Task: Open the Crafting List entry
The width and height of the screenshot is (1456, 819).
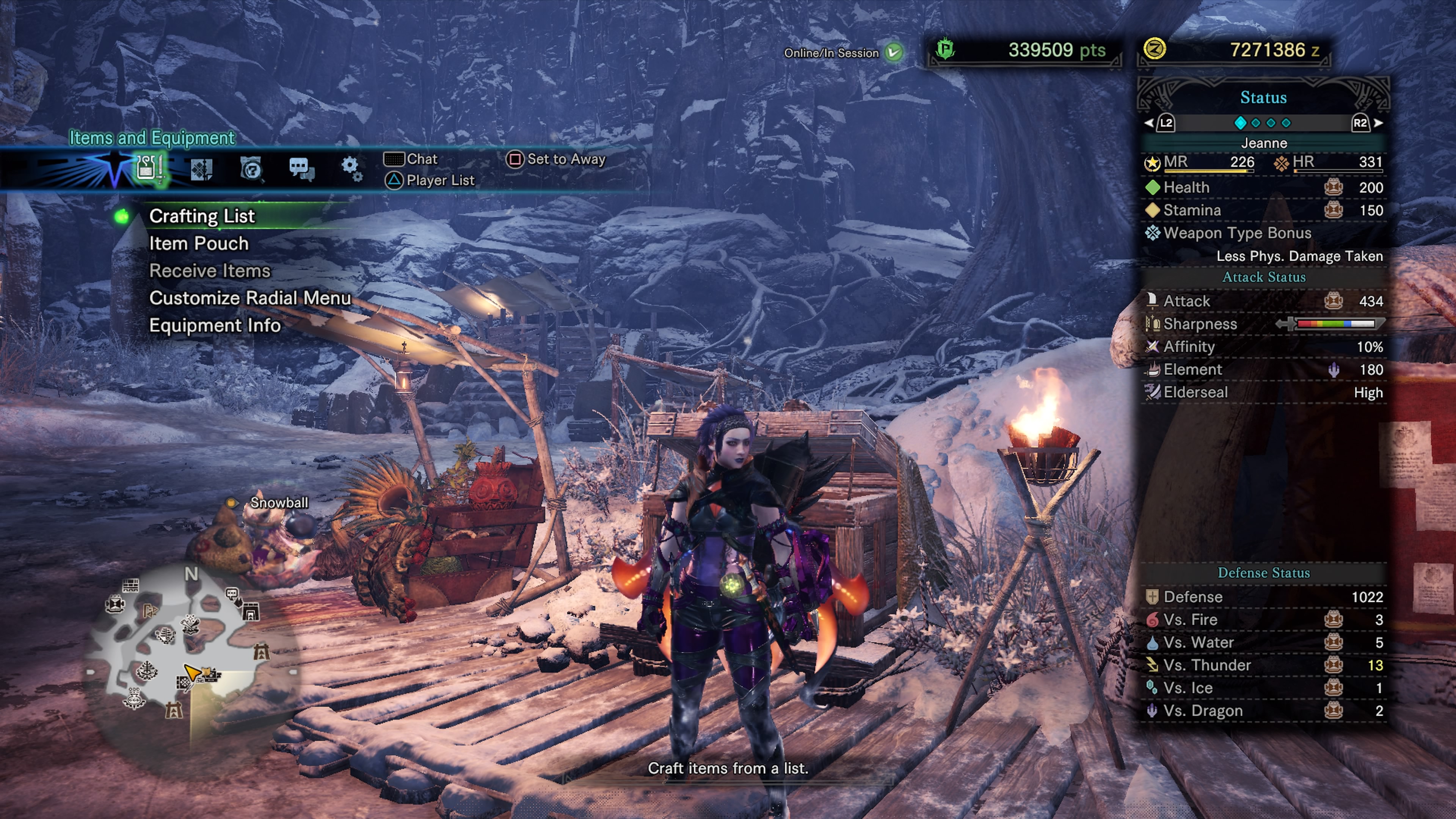Action: coord(202,216)
